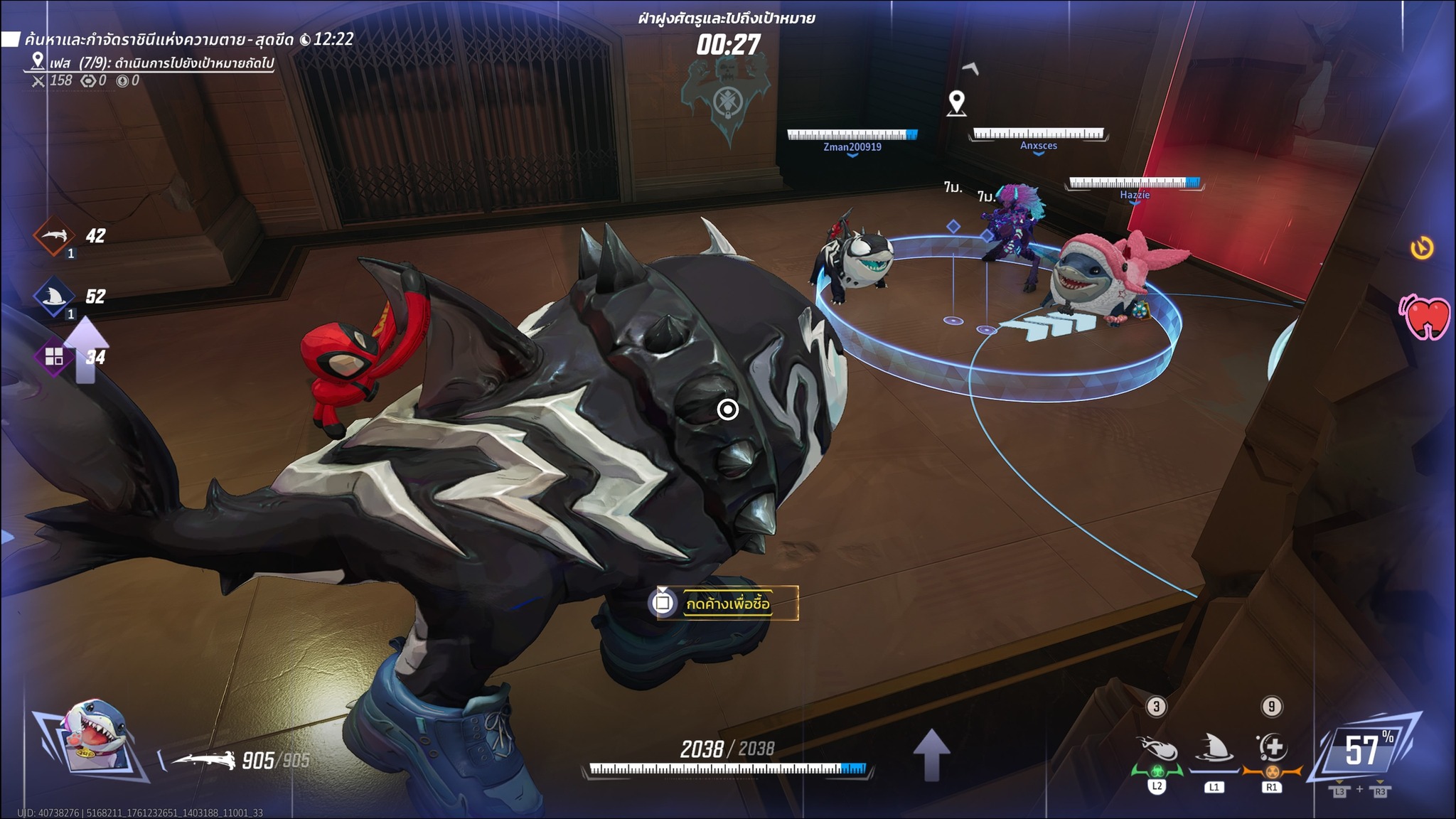Use the healing bubble ability
Image resolution: width=1456 pixels, height=819 pixels.
point(1271,749)
